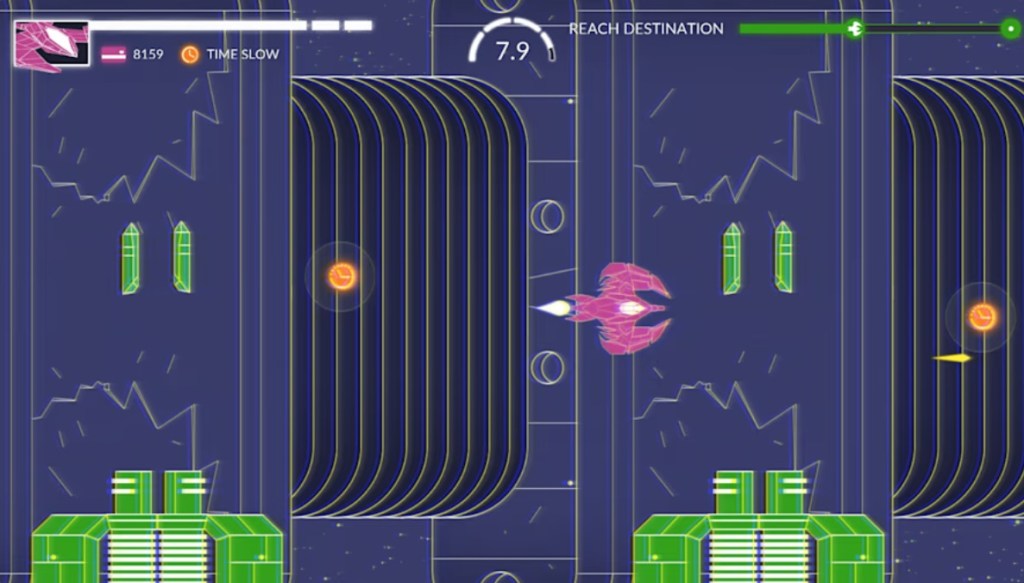Click the pink ship portrait
The height and width of the screenshot is (583, 1024).
click(x=51, y=45)
